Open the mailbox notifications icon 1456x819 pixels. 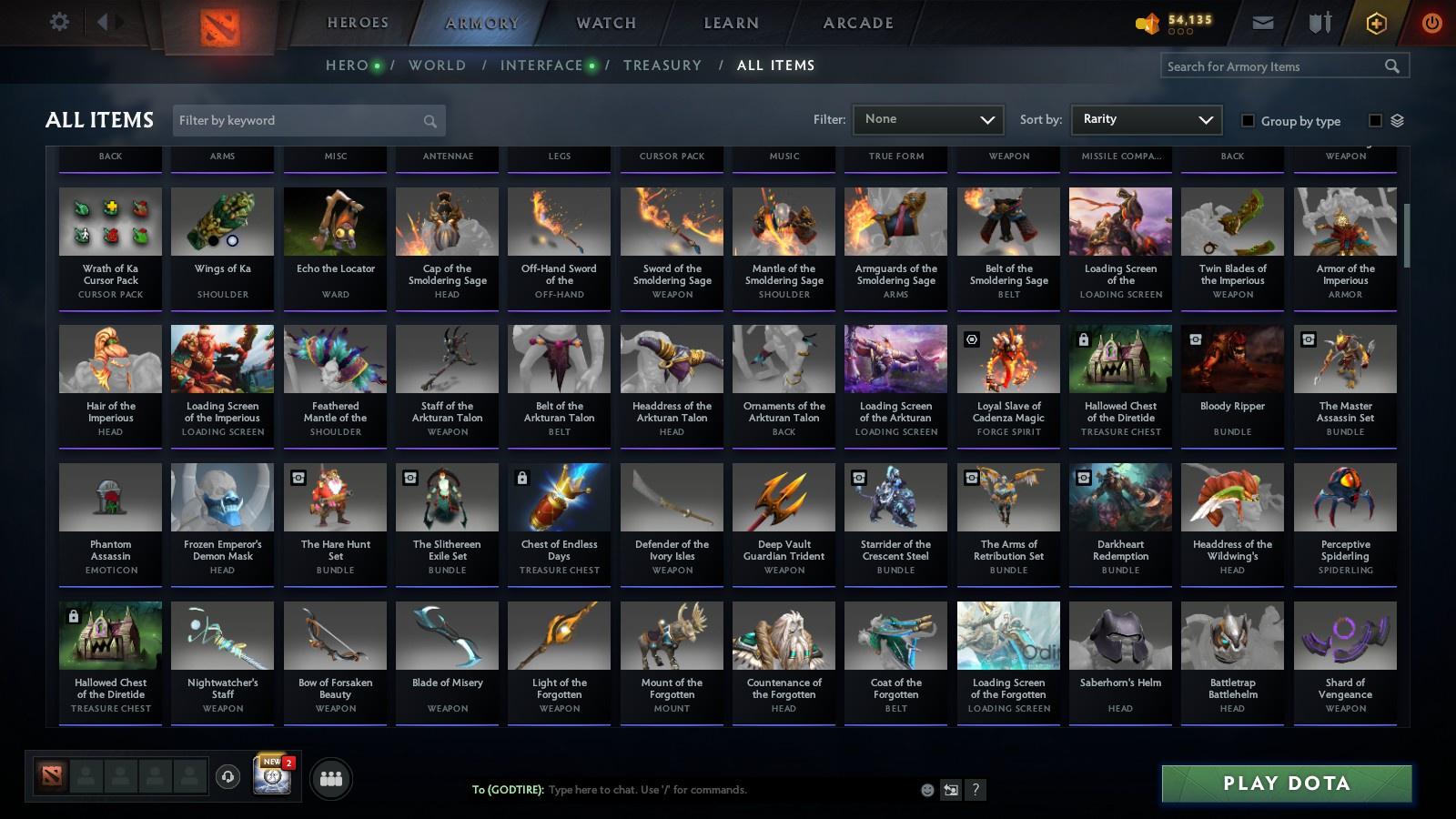[x=1264, y=23]
